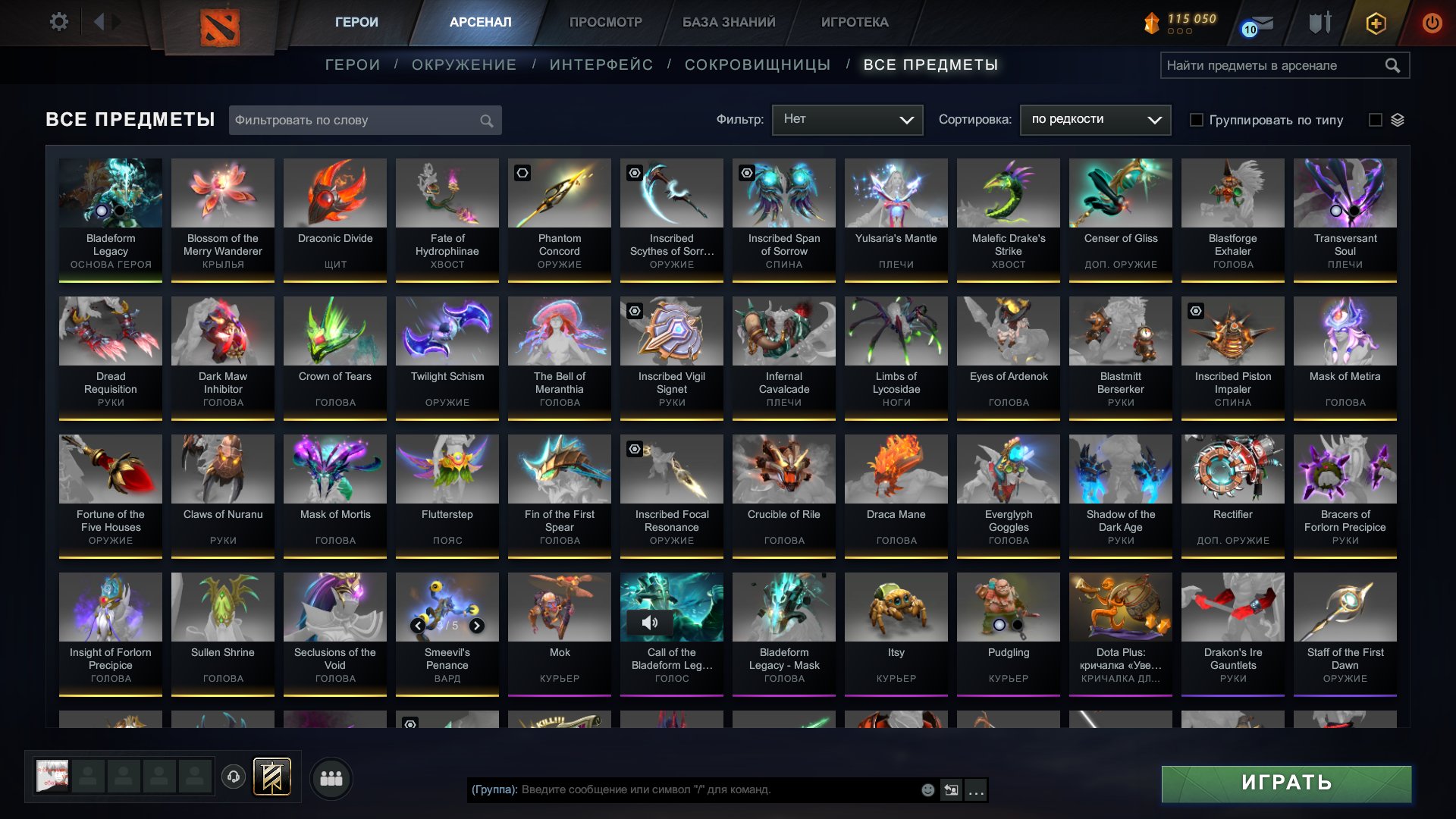Enable the Группировать по типу checkbox
The height and width of the screenshot is (819, 1456).
(x=1195, y=120)
